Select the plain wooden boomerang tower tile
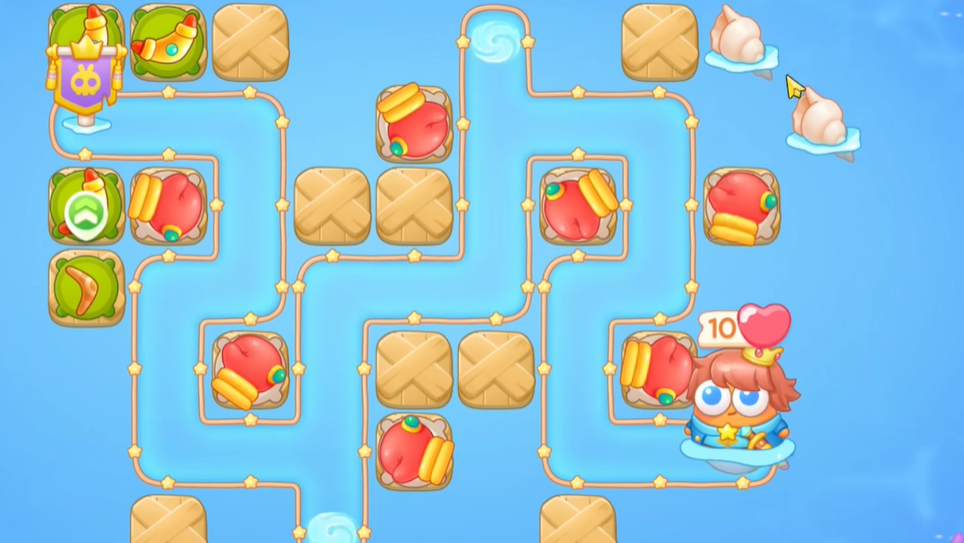 [86, 287]
